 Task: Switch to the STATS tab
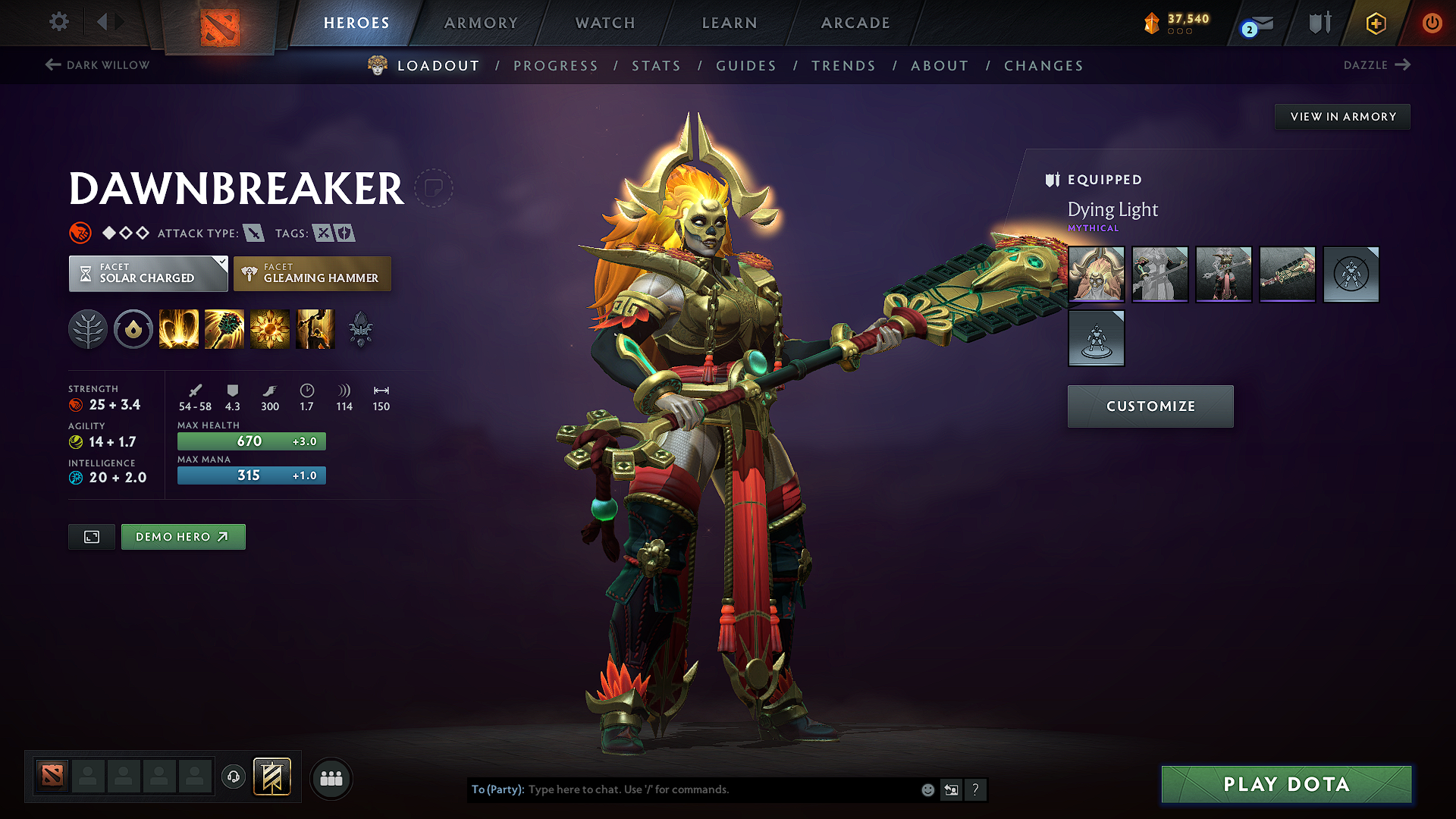(656, 65)
